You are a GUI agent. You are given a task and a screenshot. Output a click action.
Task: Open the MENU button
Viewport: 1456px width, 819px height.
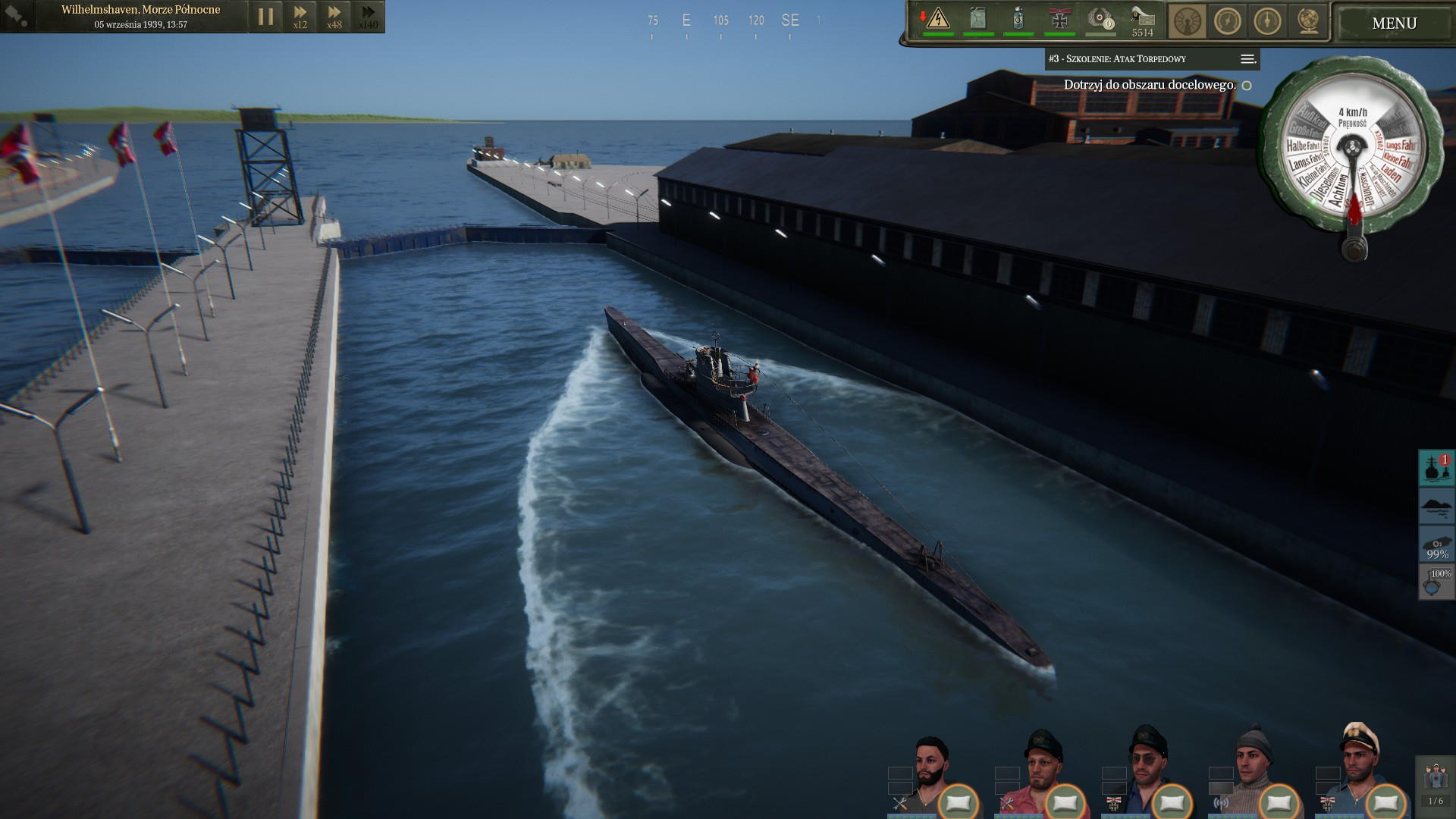1394,23
